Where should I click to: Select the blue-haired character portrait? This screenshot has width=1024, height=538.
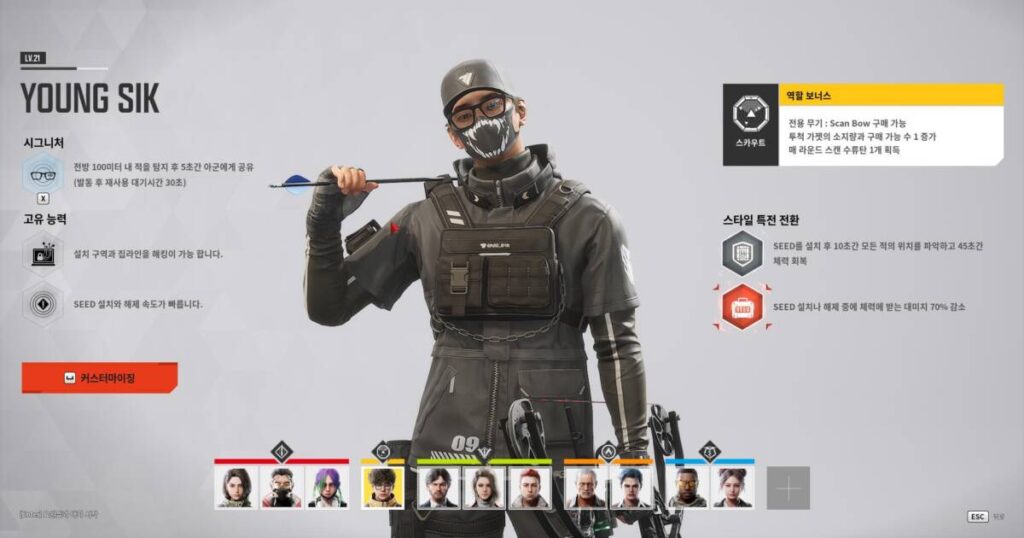631,488
